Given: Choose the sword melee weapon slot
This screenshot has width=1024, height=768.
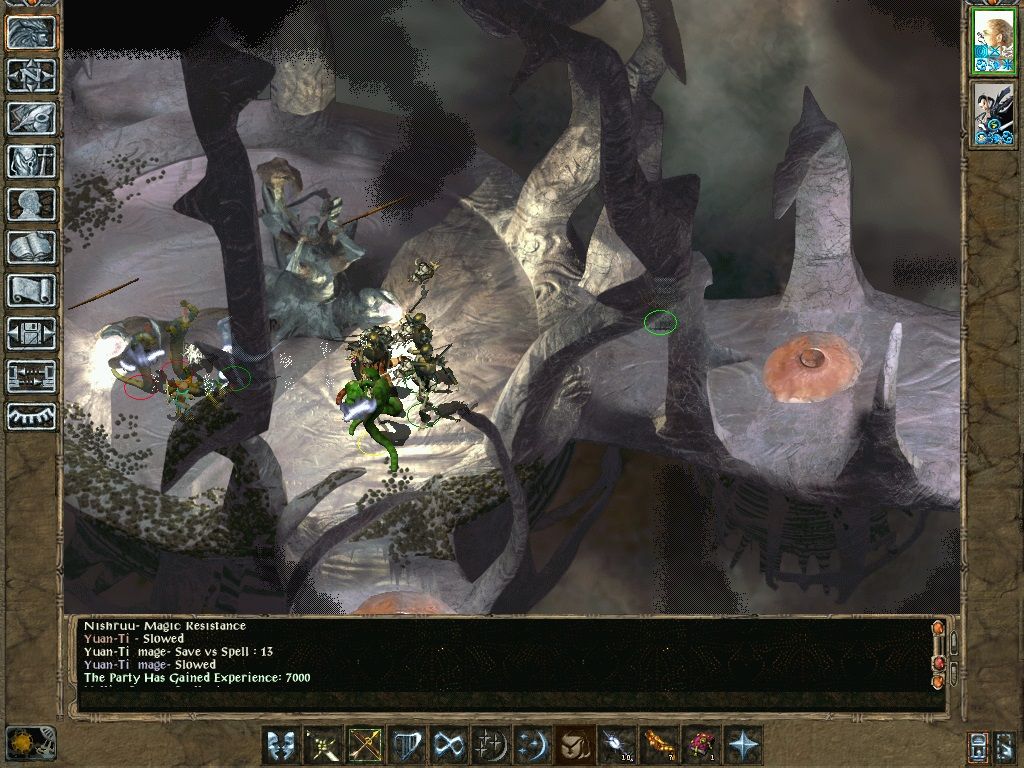Looking at the screenshot, I should point(324,745).
